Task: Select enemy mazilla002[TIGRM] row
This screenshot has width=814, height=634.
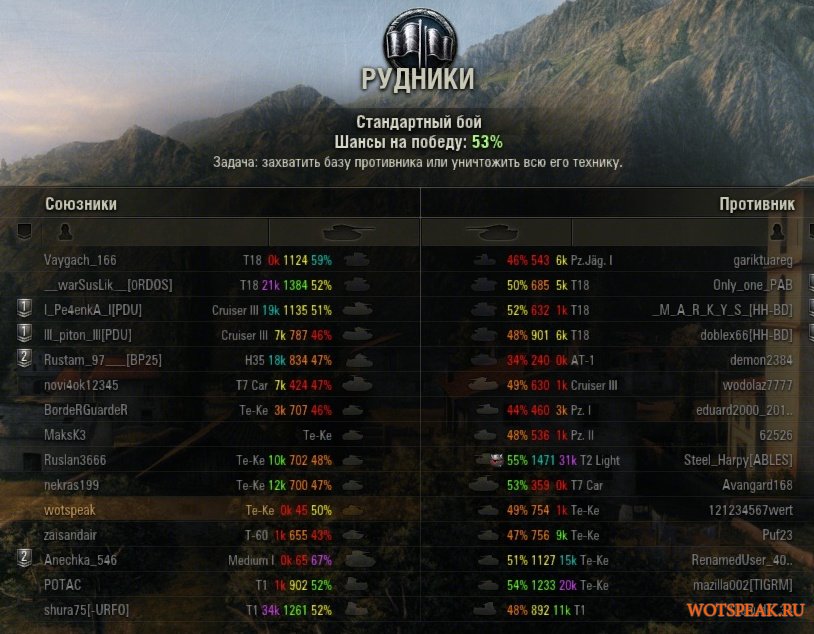Action: [x=741, y=585]
